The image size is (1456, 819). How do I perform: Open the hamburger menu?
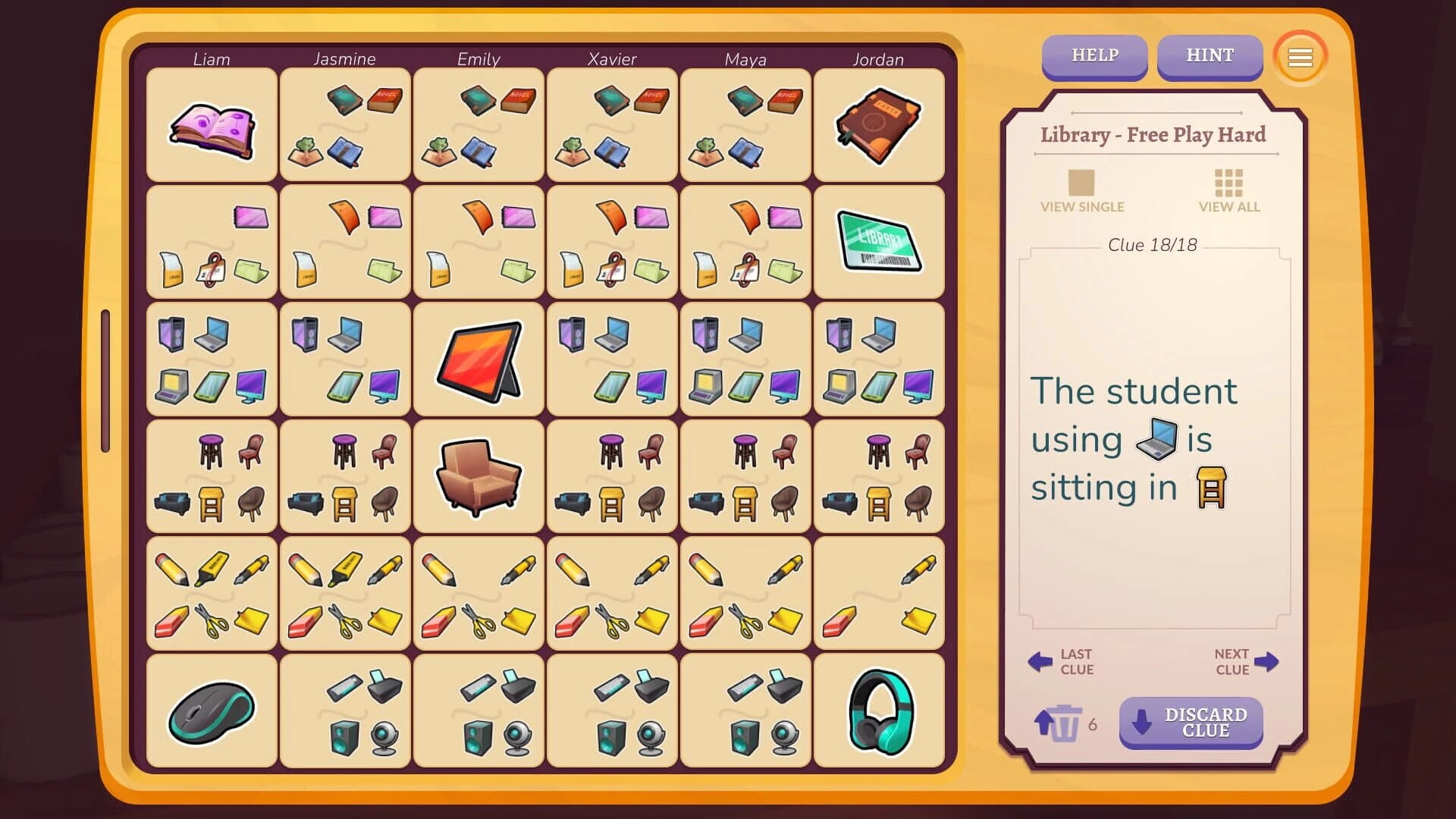click(1299, 57)
